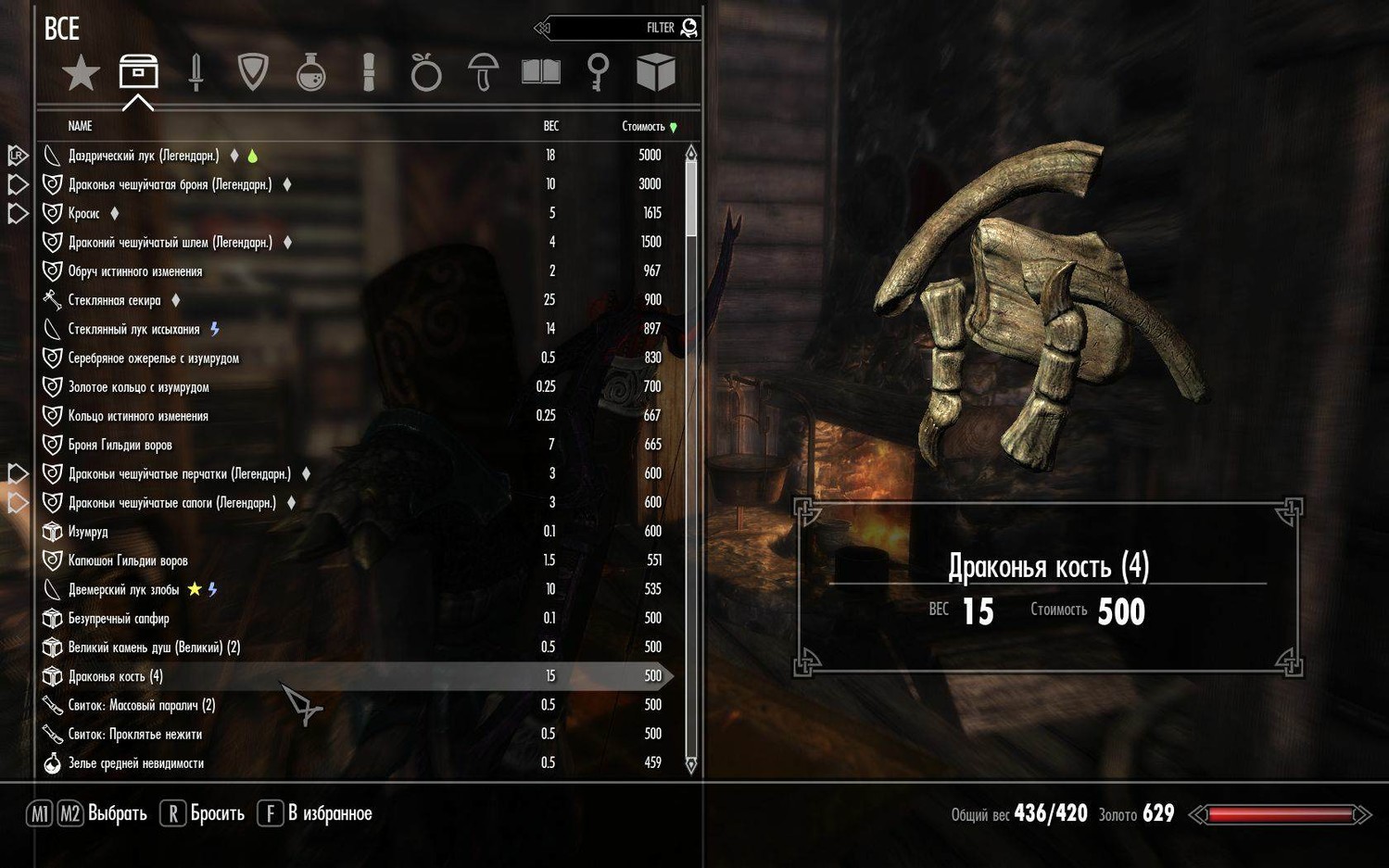Show the armor shield category
The height and width of the screenshot is (868, 1389).
click(253, 73)
